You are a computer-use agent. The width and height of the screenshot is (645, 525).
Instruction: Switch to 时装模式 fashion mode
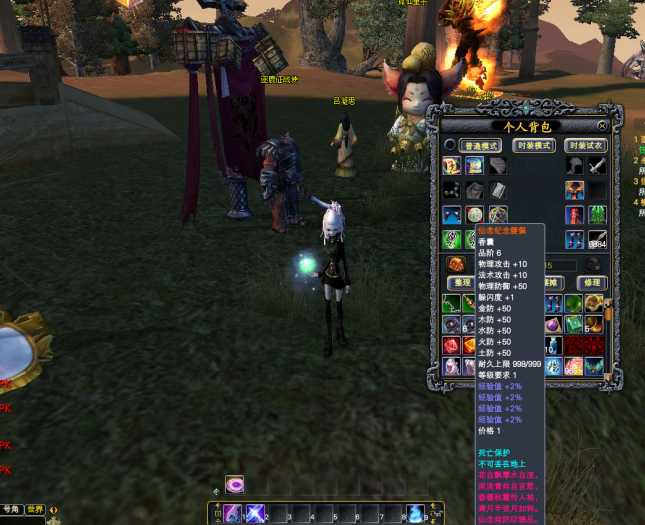pos(534,145)
